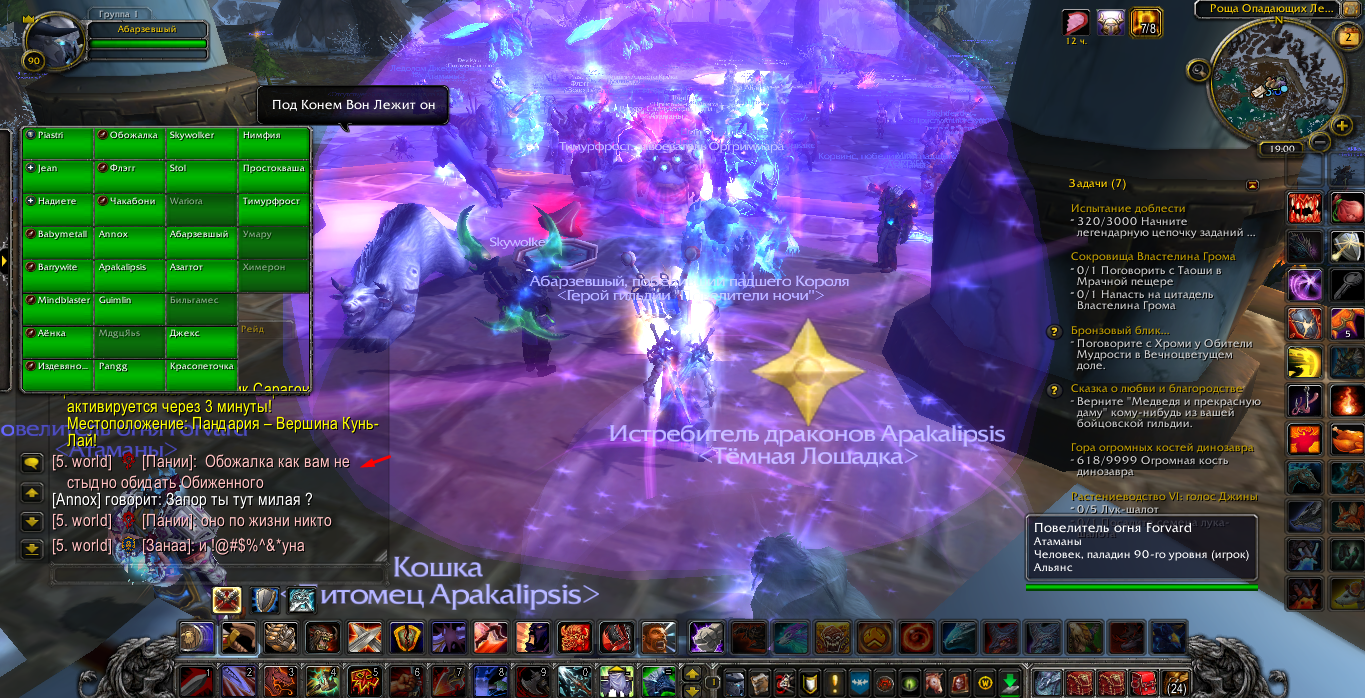Click the minimap tracking magnifier button
The height and width of the screenshot is (698, 1365).
point(1198,69)
